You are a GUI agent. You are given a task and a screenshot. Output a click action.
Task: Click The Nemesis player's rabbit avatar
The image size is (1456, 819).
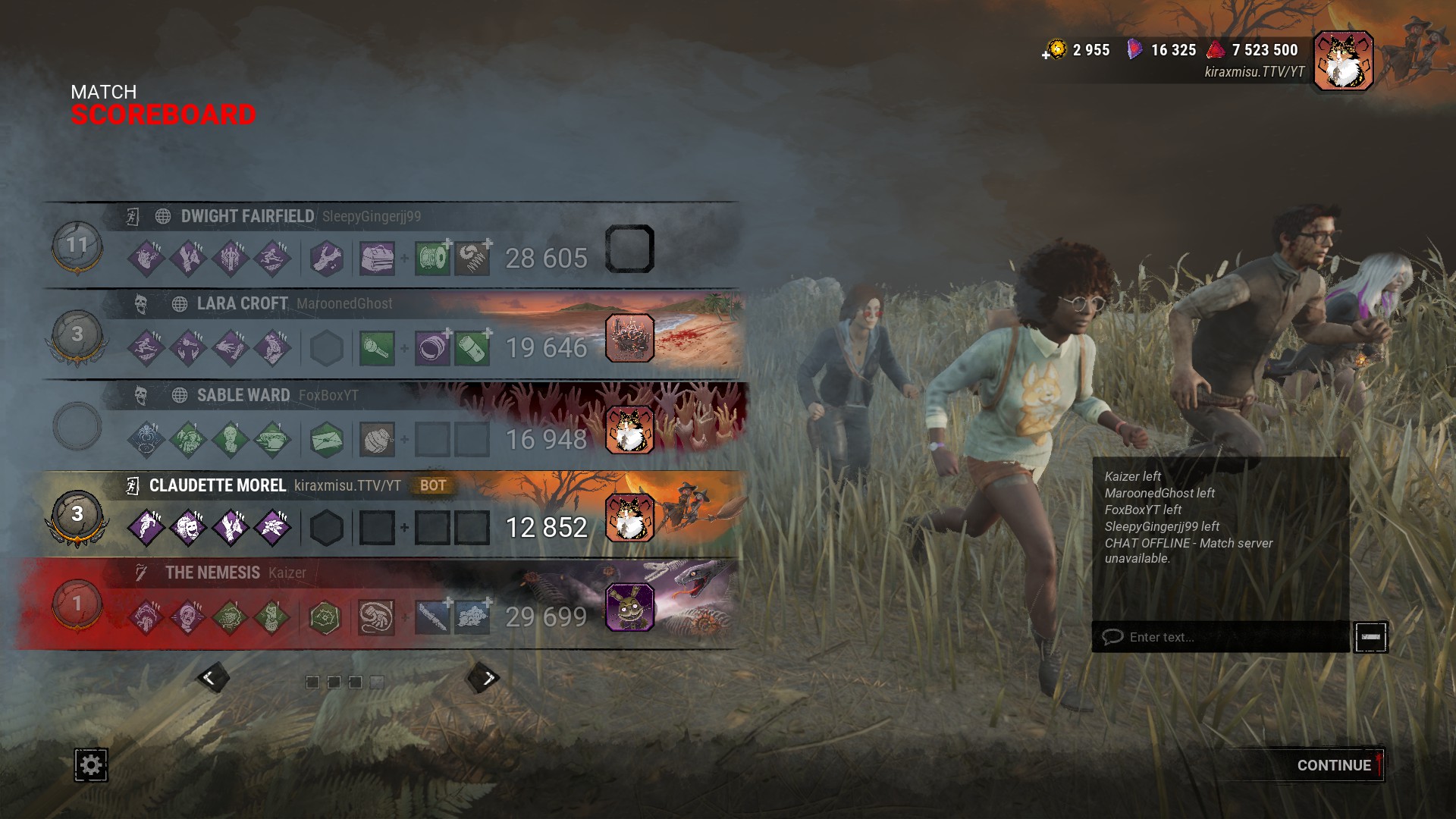pyautogui.click(x=629, y=607)
